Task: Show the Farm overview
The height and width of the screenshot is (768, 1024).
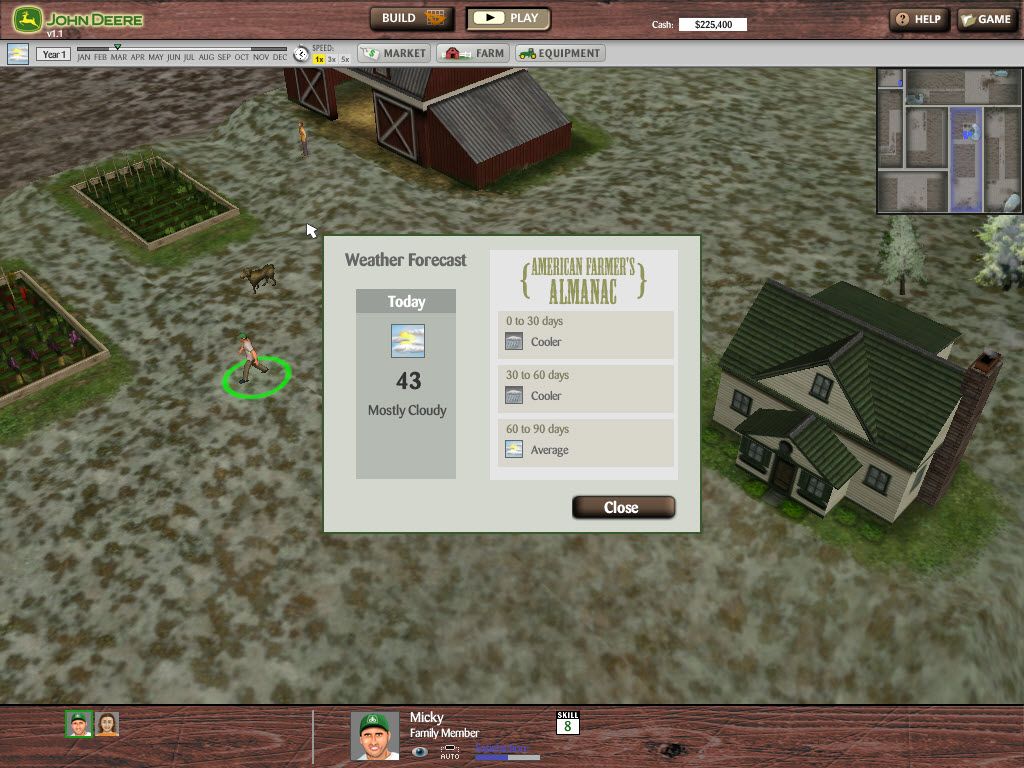Action: click(474, 53)
